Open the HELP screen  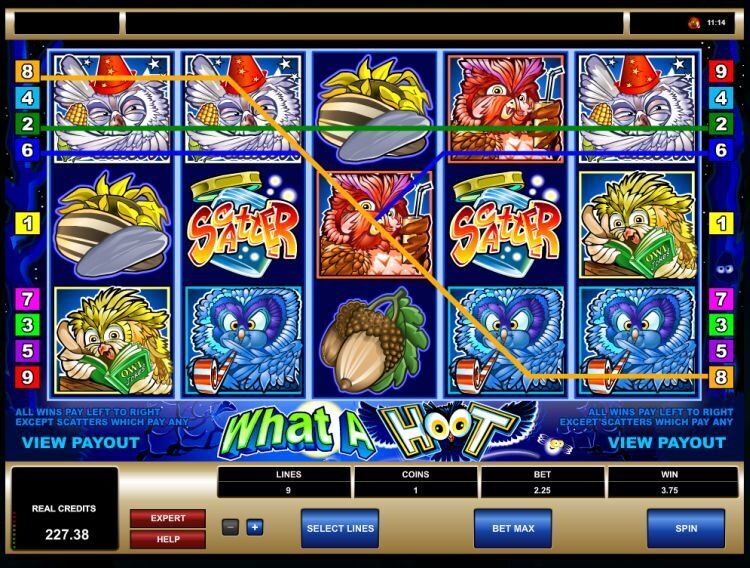[x=167, y=539]
